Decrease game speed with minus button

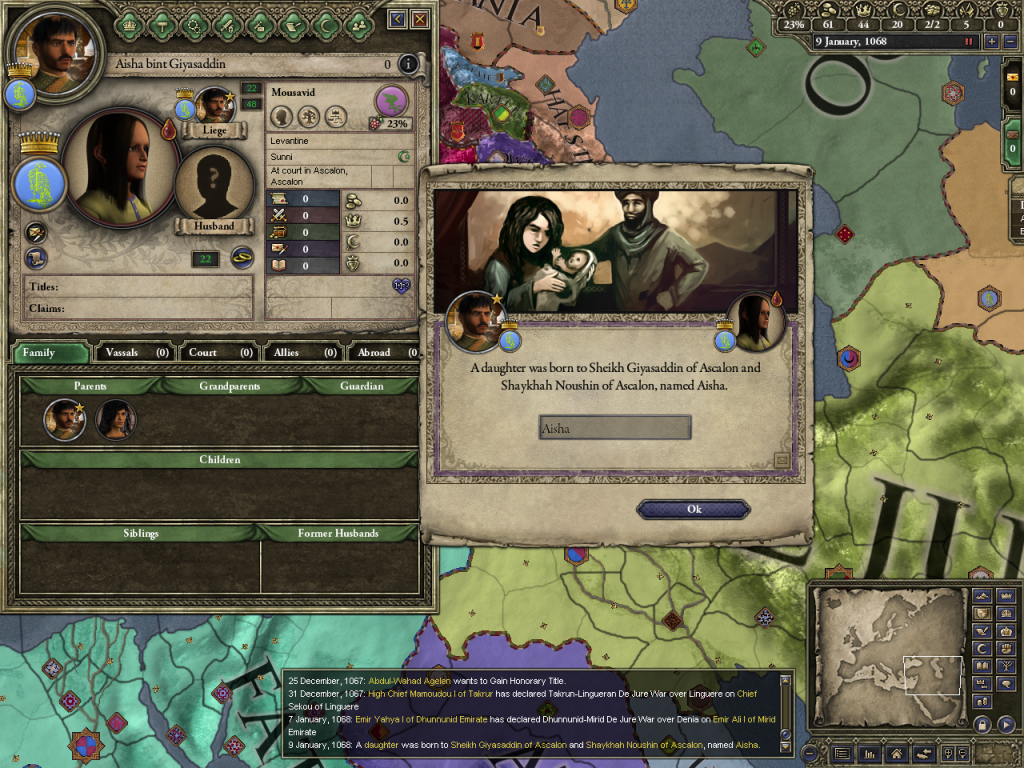pyautogui.click(x=1009, y=42)
